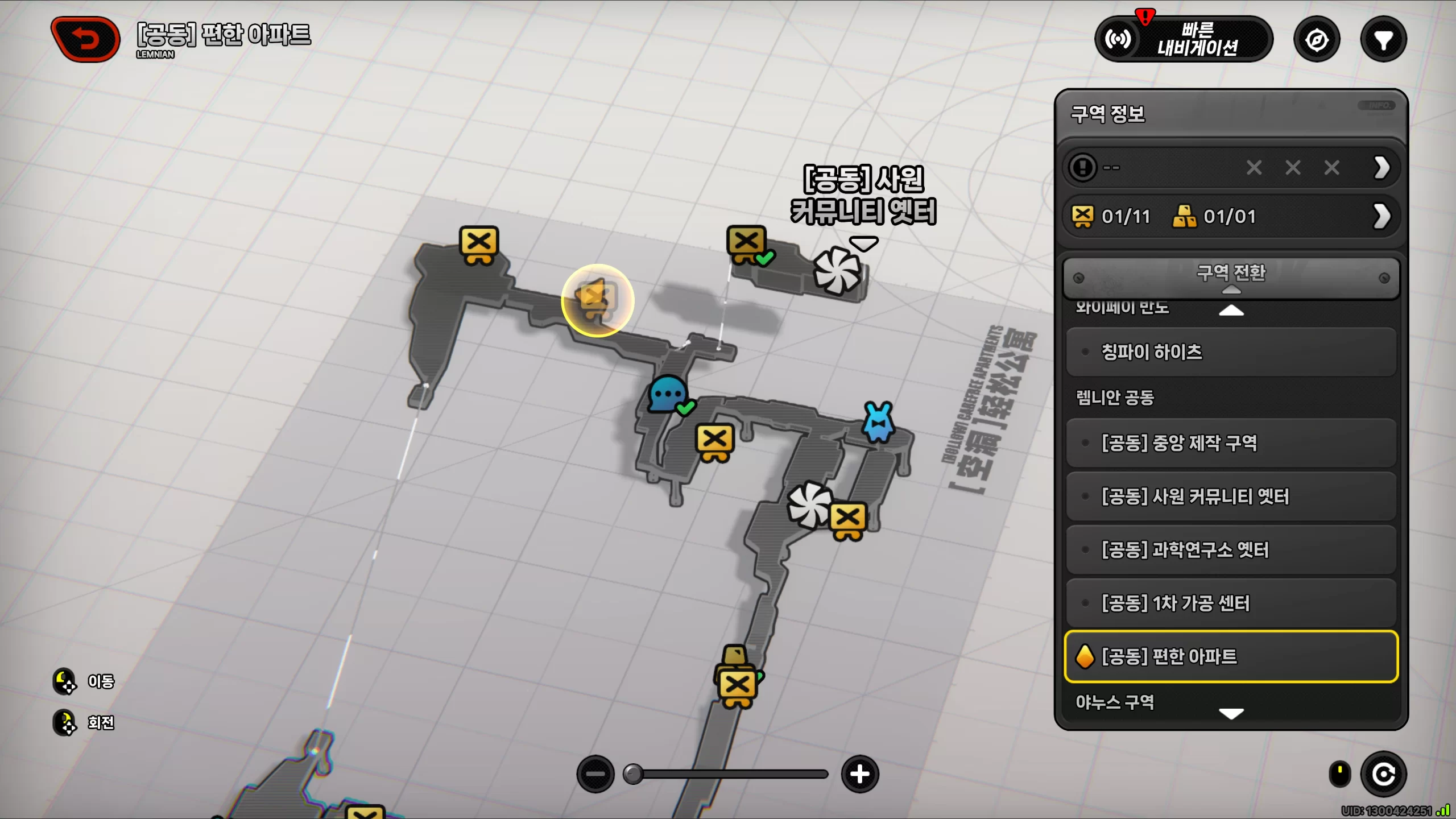Click the compass icon button
1456x819 pixels.
click(1317, 40)
